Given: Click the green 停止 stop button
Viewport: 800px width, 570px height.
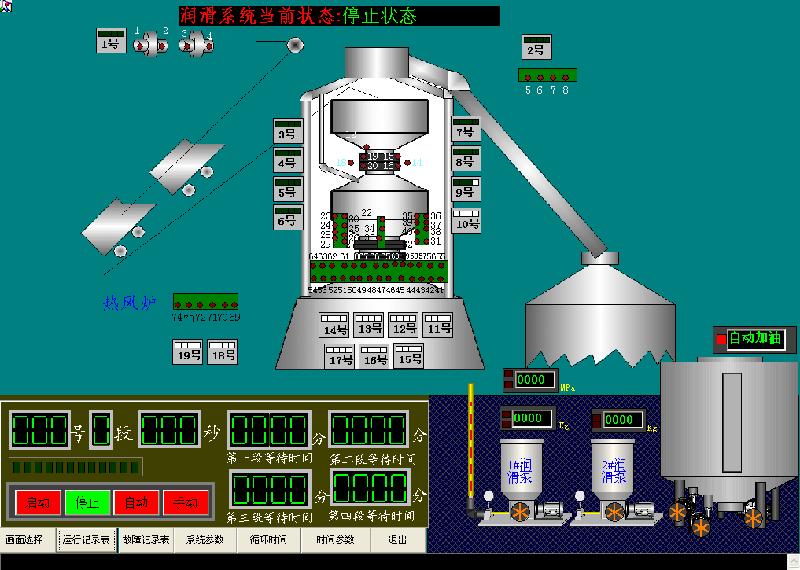Looking at the screenshot, I should click(x=87, y=502).
